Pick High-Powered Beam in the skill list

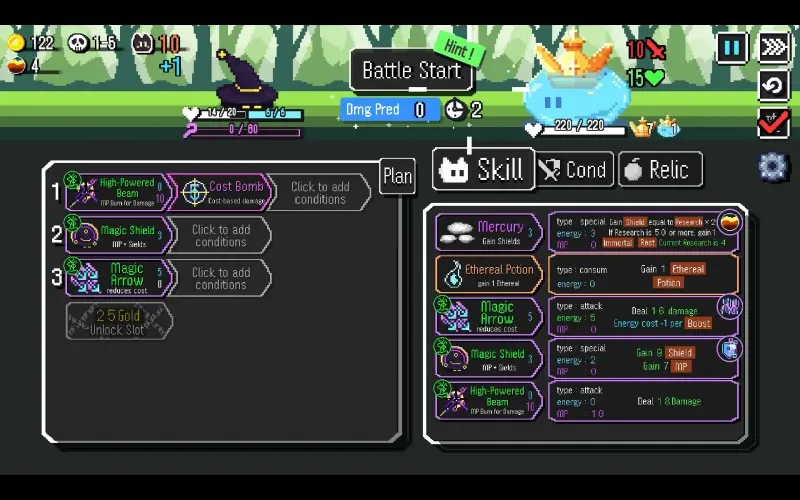point(489,400)
